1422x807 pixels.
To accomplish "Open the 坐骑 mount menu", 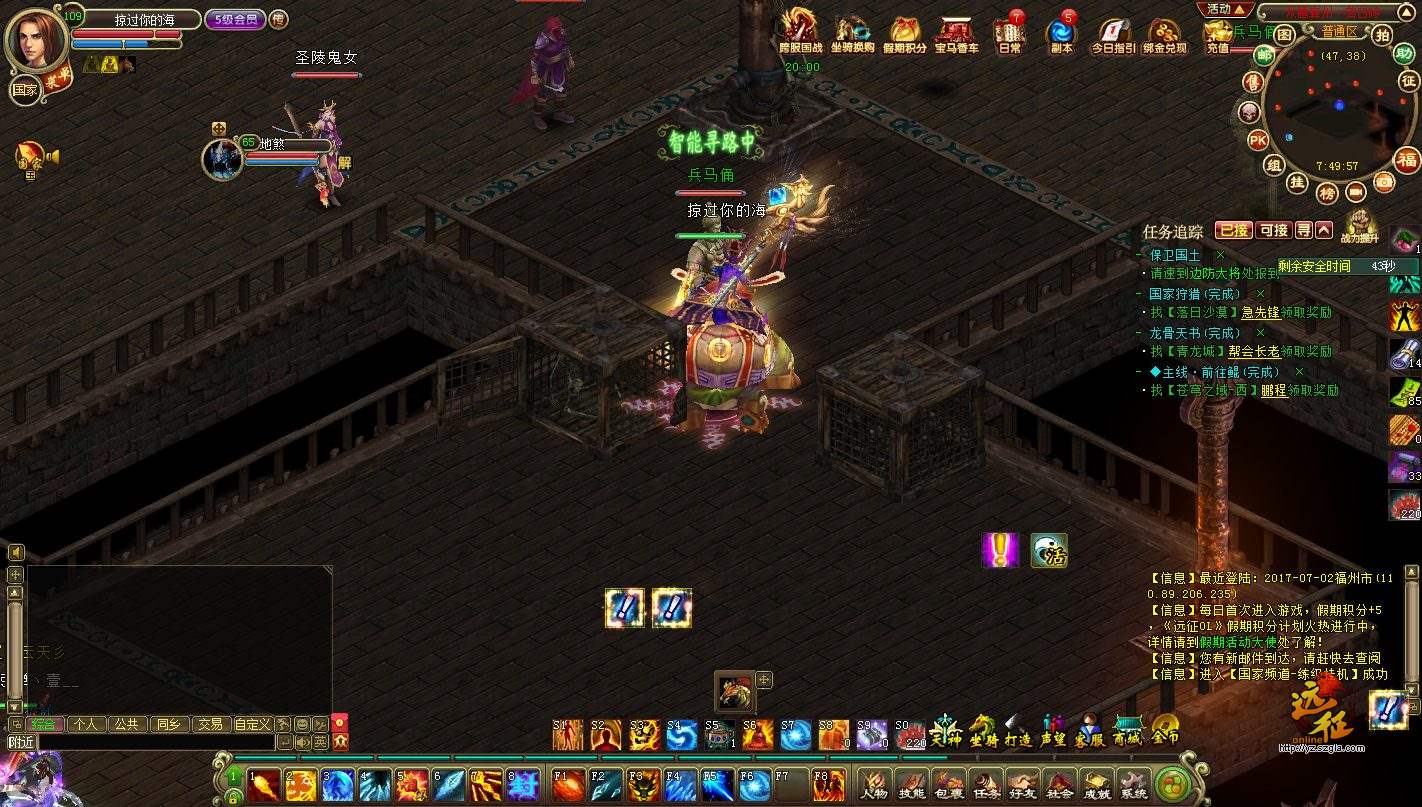I will tap(983, 732).
